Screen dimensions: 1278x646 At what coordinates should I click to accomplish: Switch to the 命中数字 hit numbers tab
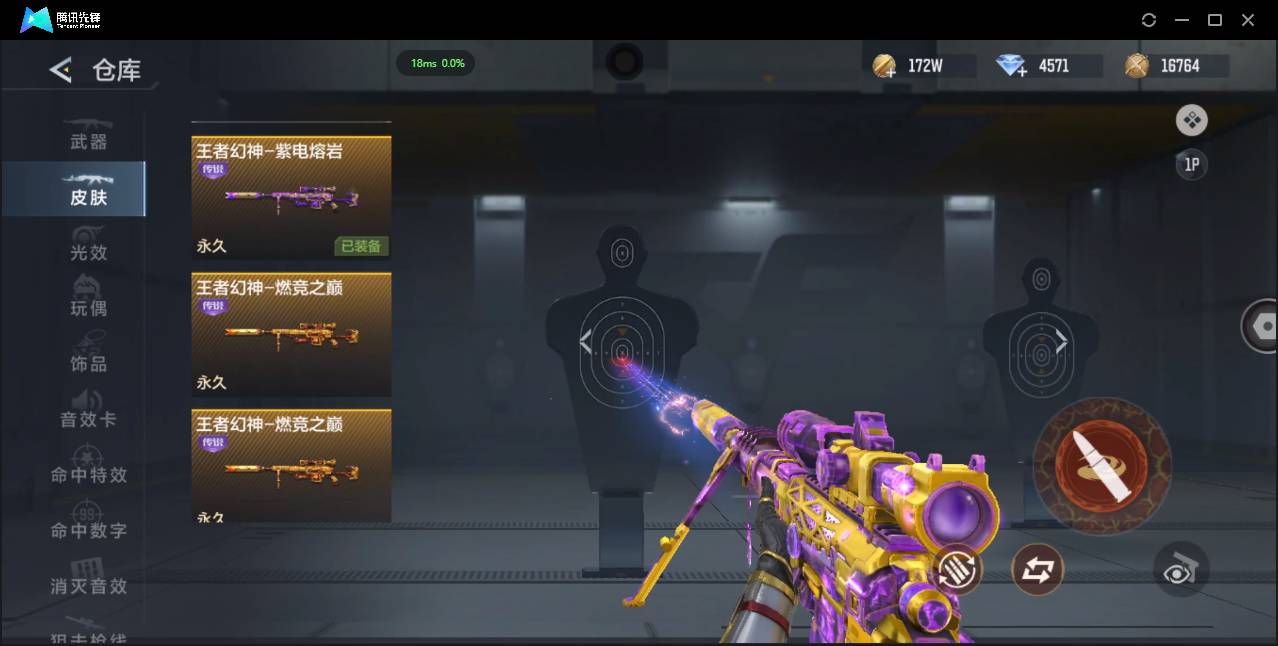[88, 523]
